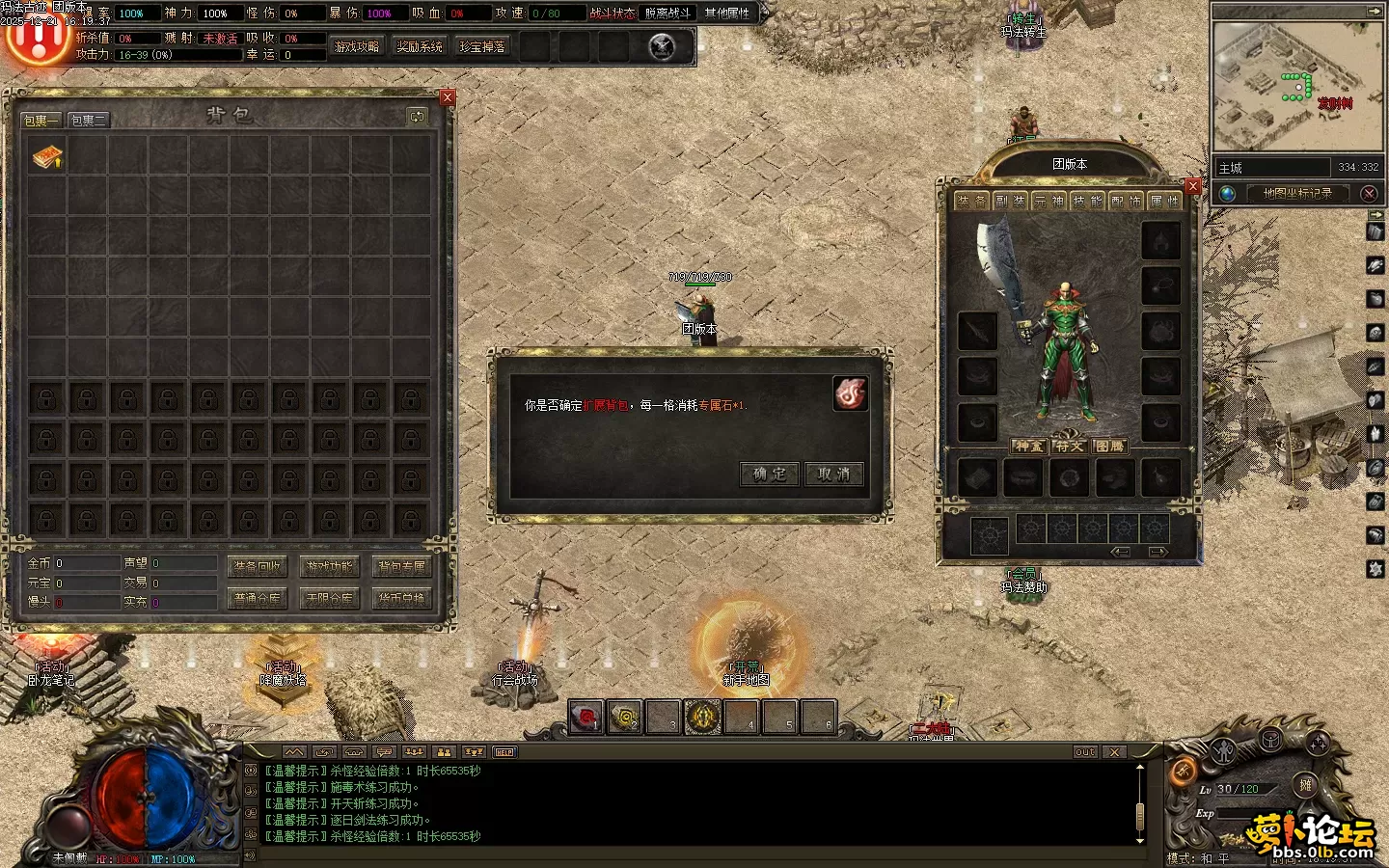Screen dimensions: 1389x868
Task: Close the backpack window
Action: [x=448, y=97]
